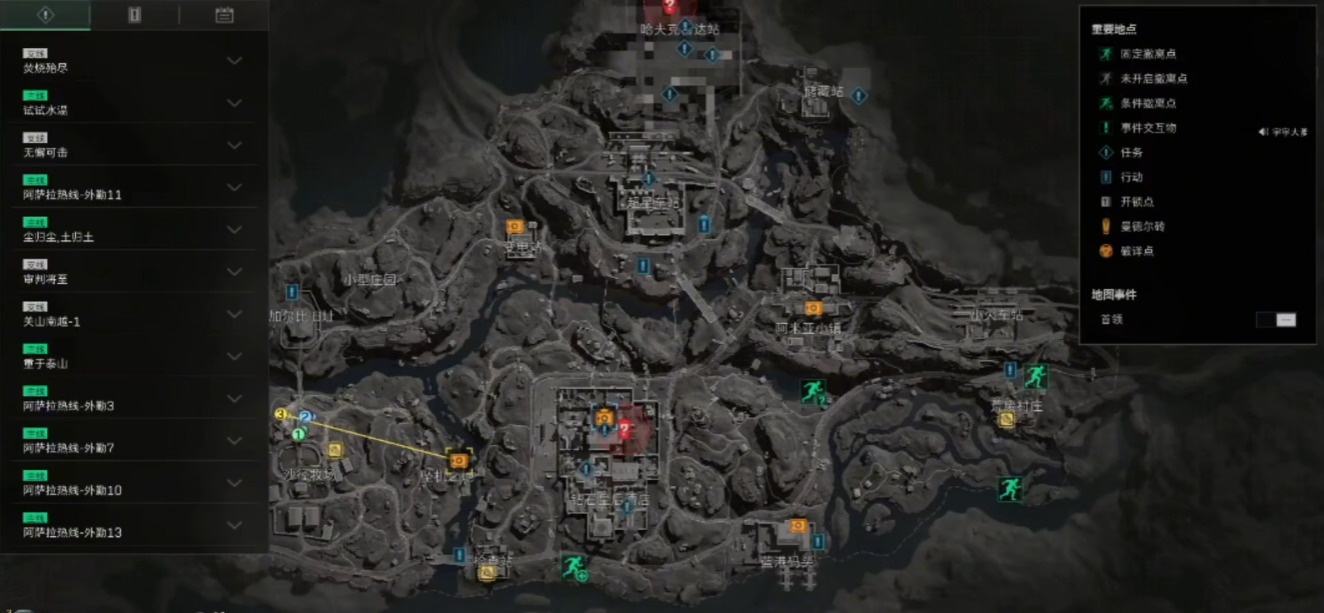Expand the 尘归尘,土归土 quest
This screenshot has width=1324, height=613.
tap(234, 230)
